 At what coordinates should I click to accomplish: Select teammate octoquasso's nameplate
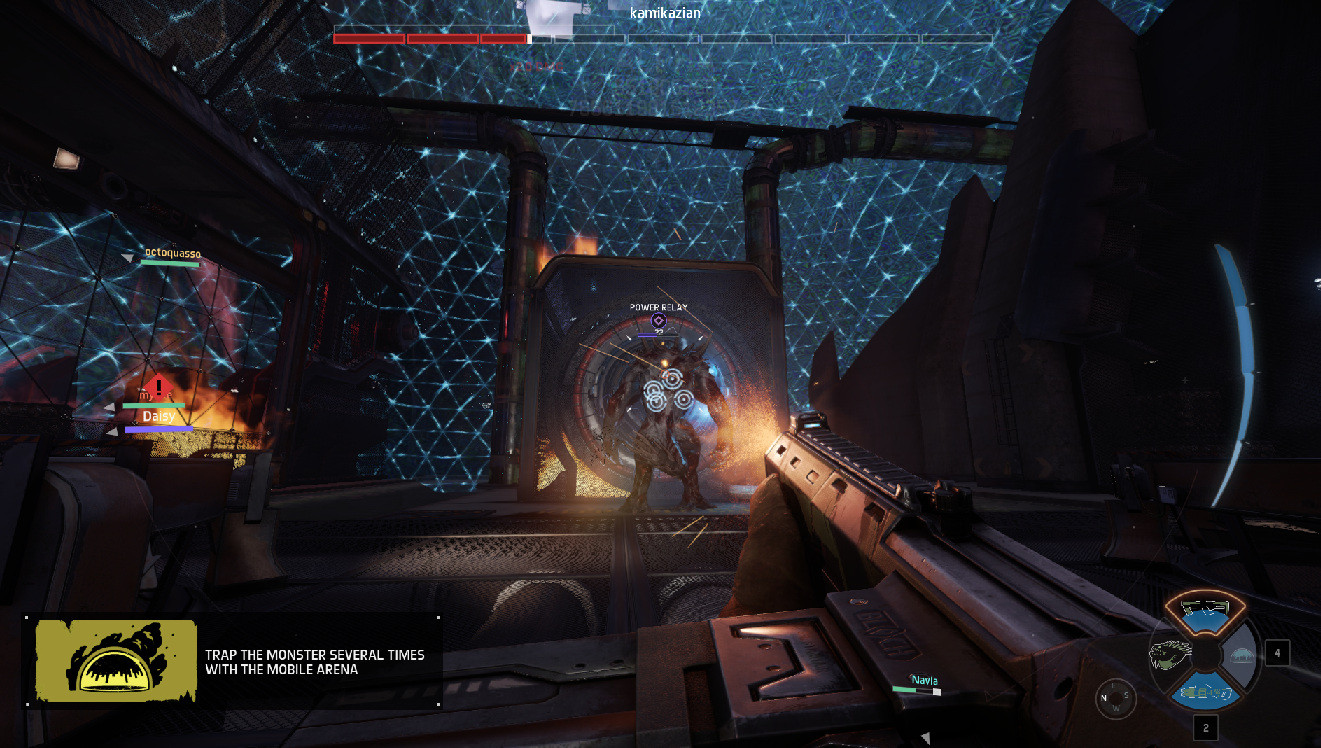click(172, 254)
